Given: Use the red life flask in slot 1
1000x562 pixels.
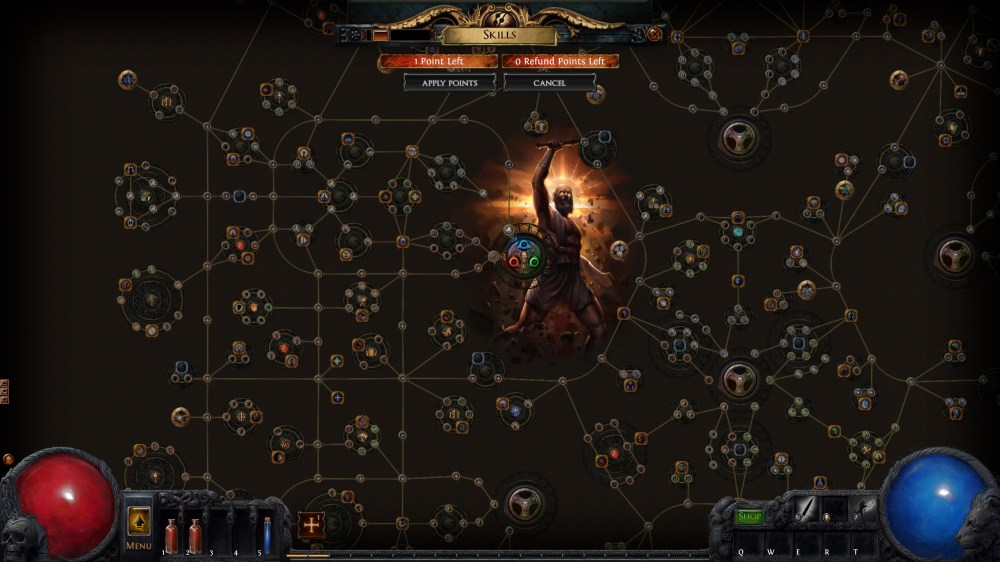Looking at the screenshot, I should (171, 535).
